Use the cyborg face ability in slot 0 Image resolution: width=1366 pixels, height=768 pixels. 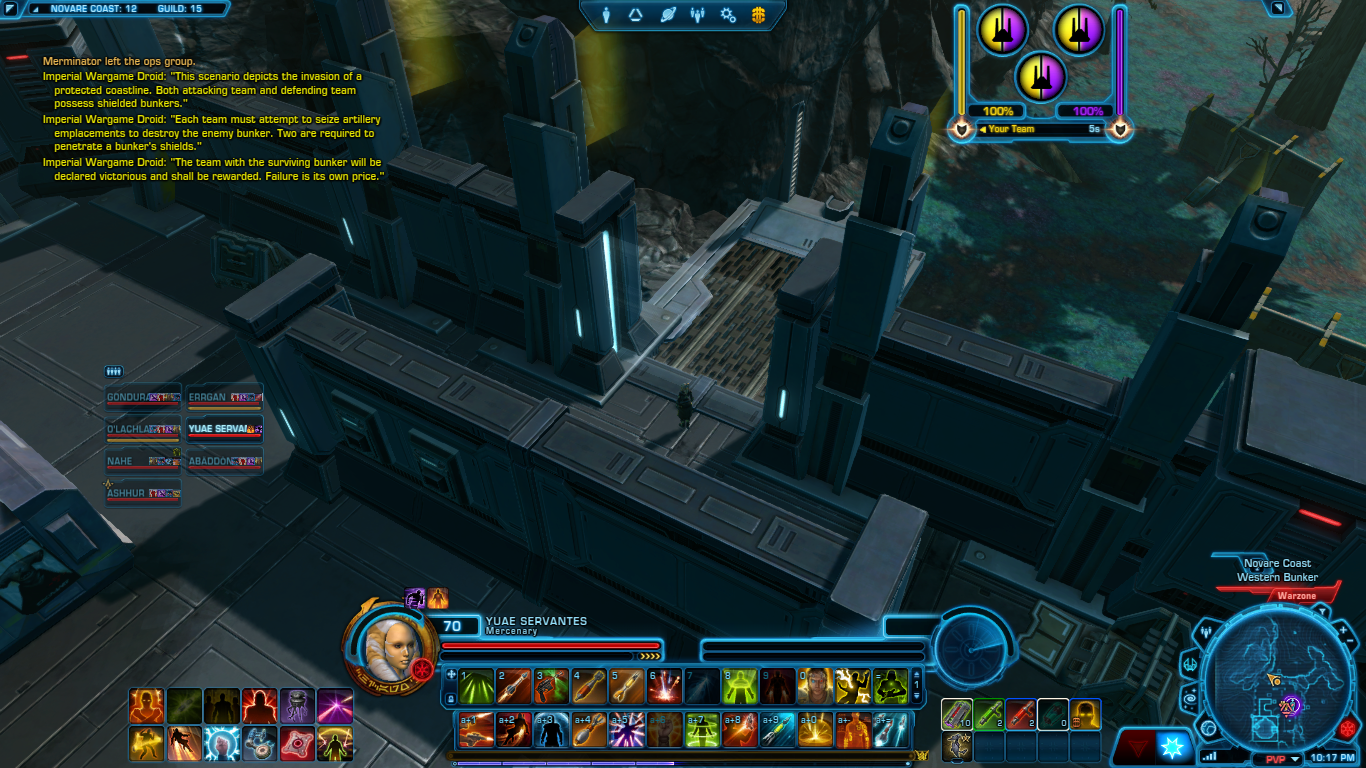(816, 686)
